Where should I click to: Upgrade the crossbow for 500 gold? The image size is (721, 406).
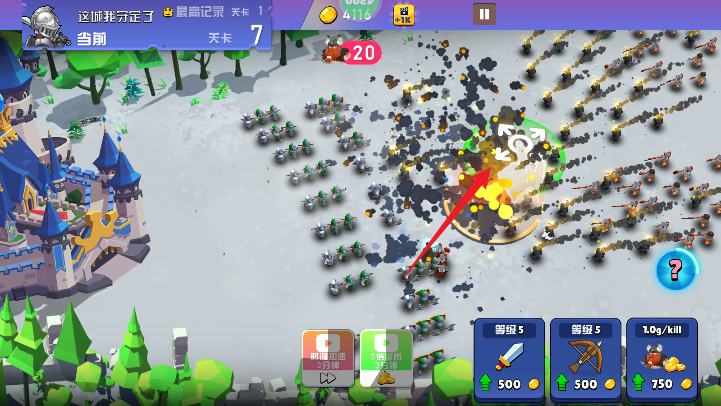[x=585, y=360]
